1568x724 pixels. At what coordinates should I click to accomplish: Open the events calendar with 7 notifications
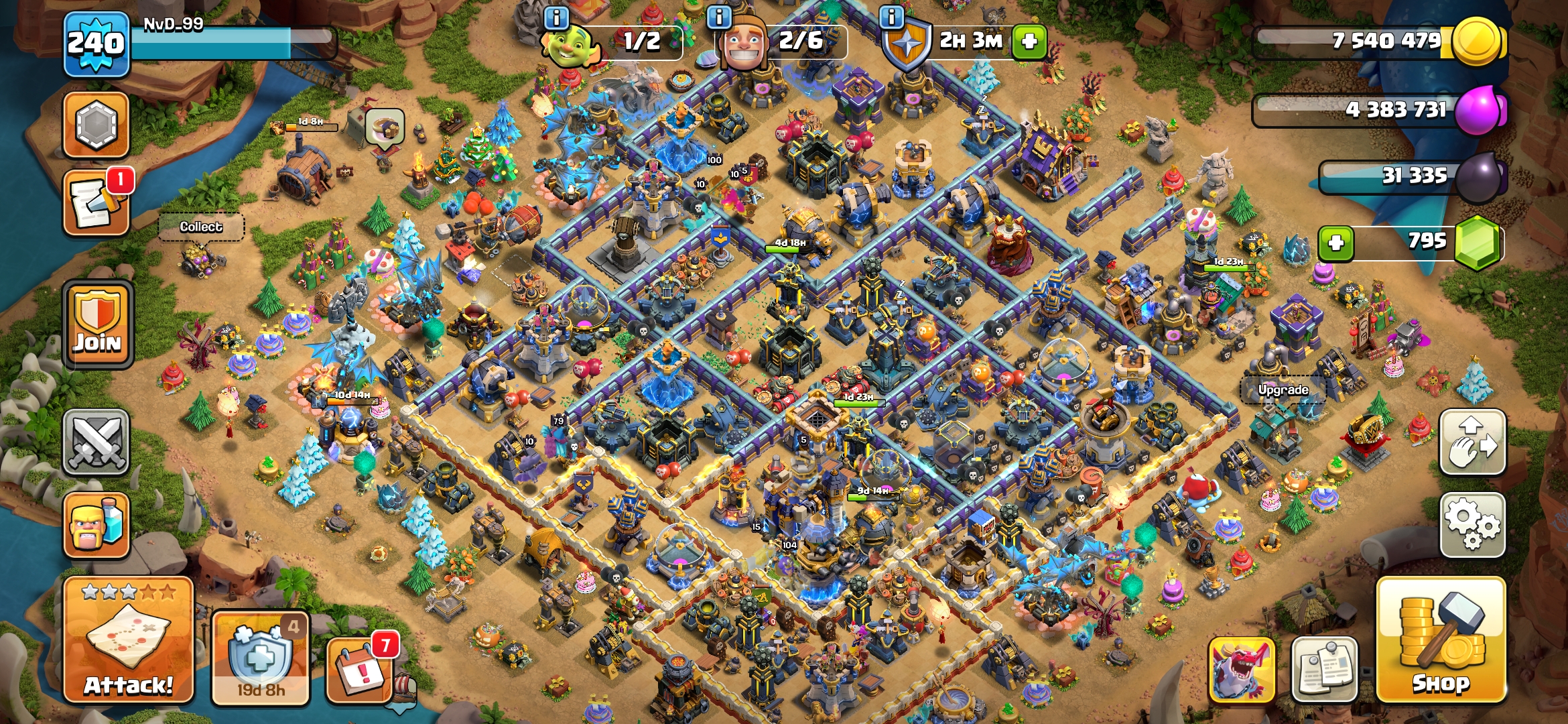(359, 668)
